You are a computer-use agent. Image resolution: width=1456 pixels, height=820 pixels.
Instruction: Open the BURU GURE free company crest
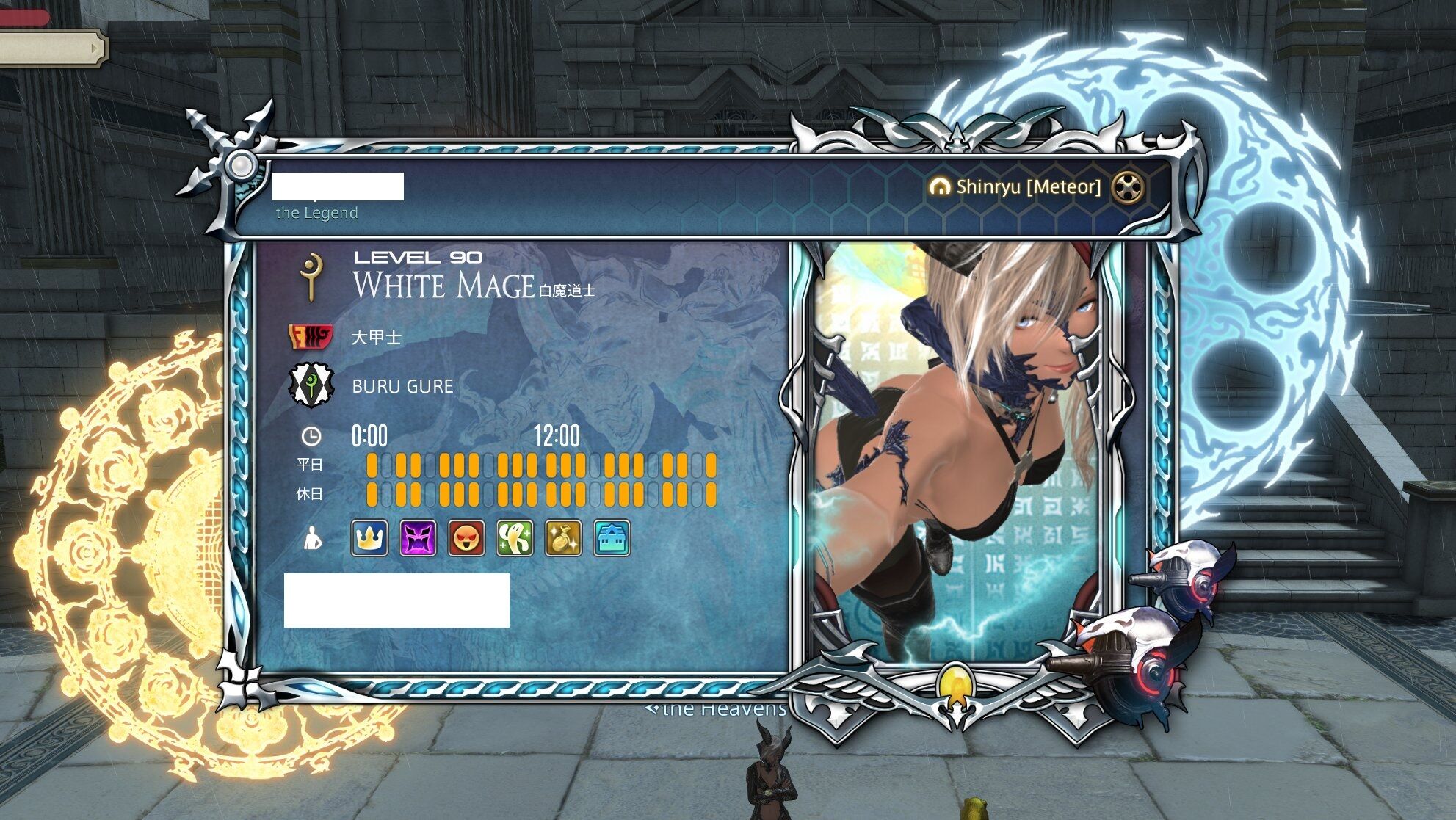coord(311,385)
